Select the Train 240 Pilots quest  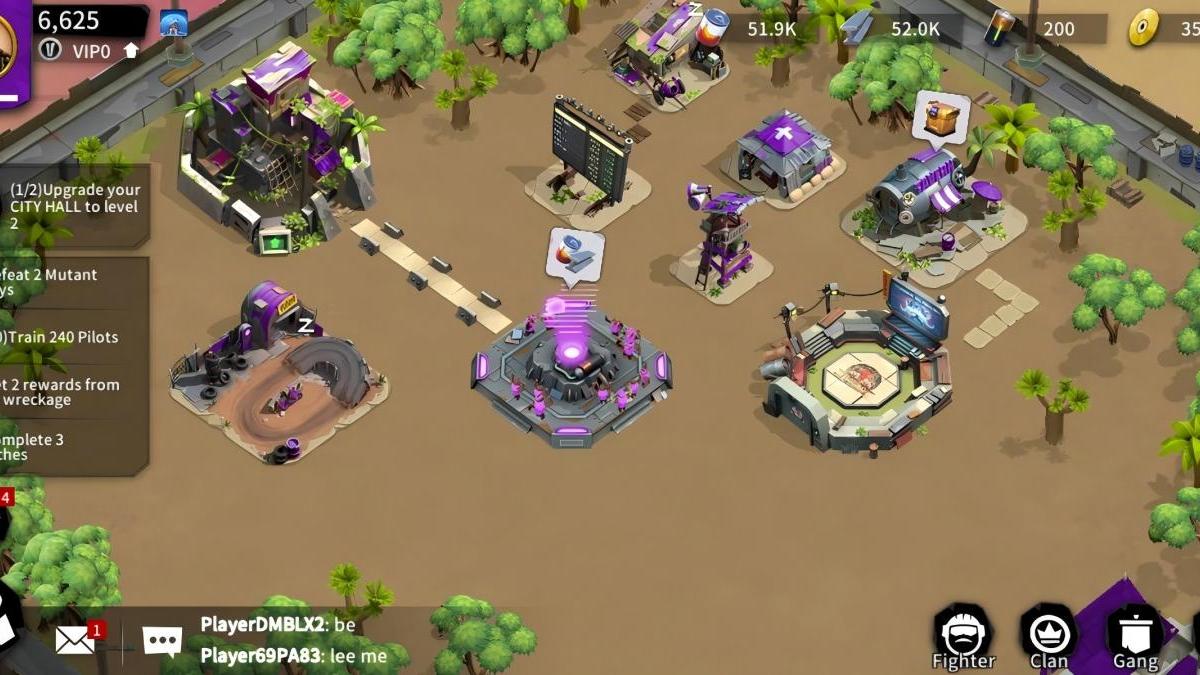70,337
